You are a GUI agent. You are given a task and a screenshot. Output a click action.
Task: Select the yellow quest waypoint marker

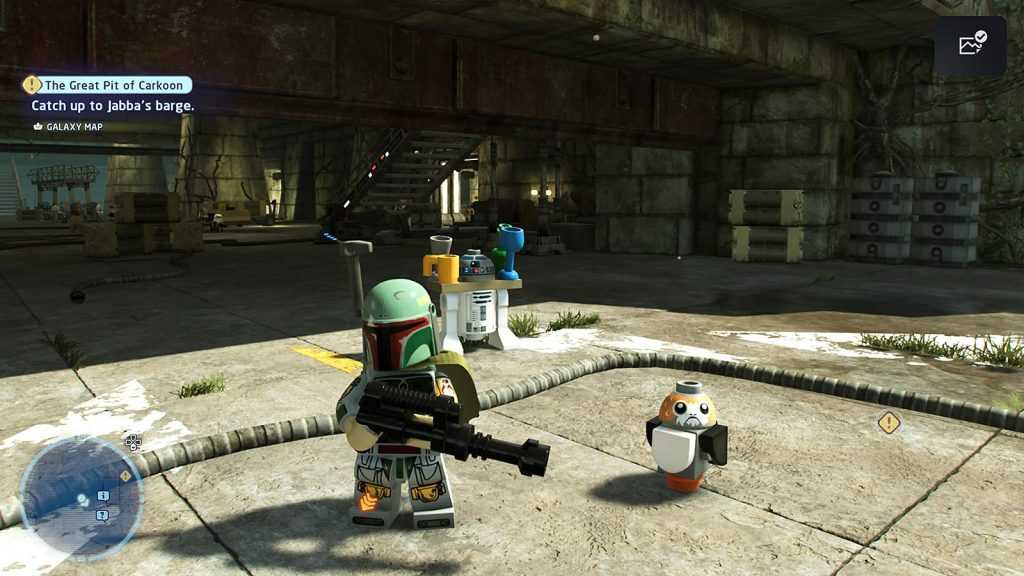888,423
